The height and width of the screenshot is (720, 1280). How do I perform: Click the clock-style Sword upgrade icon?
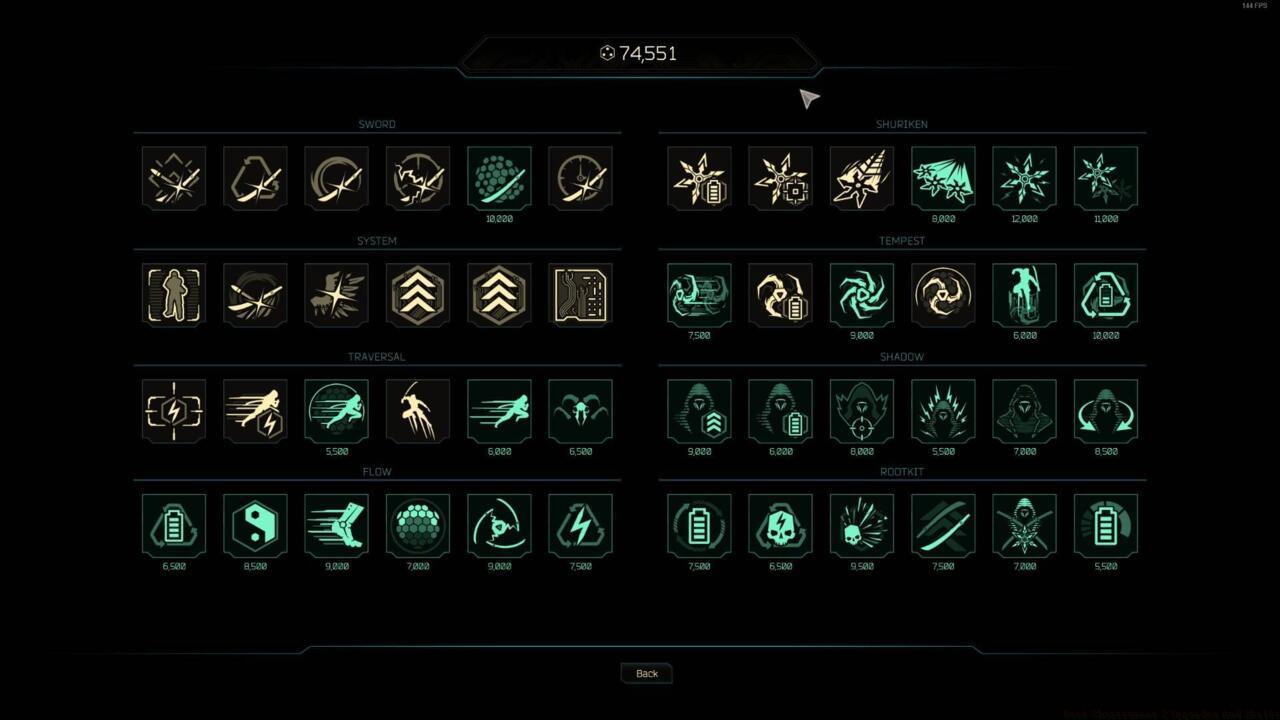581,177
